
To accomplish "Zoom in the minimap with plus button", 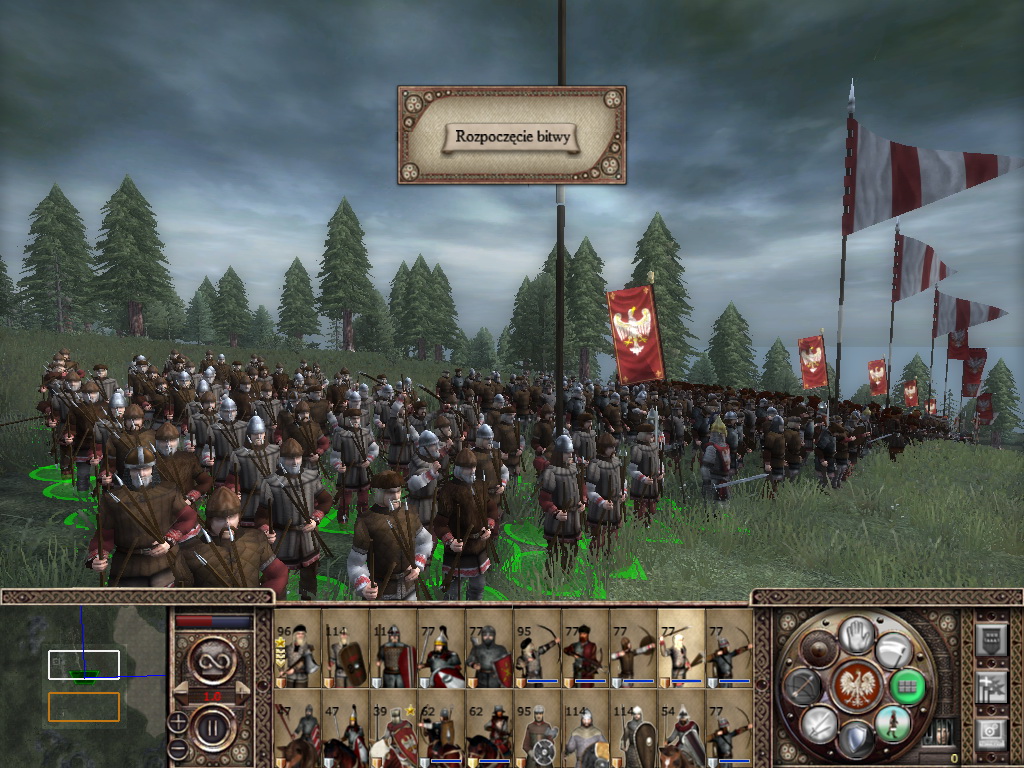I will (178, 720).
